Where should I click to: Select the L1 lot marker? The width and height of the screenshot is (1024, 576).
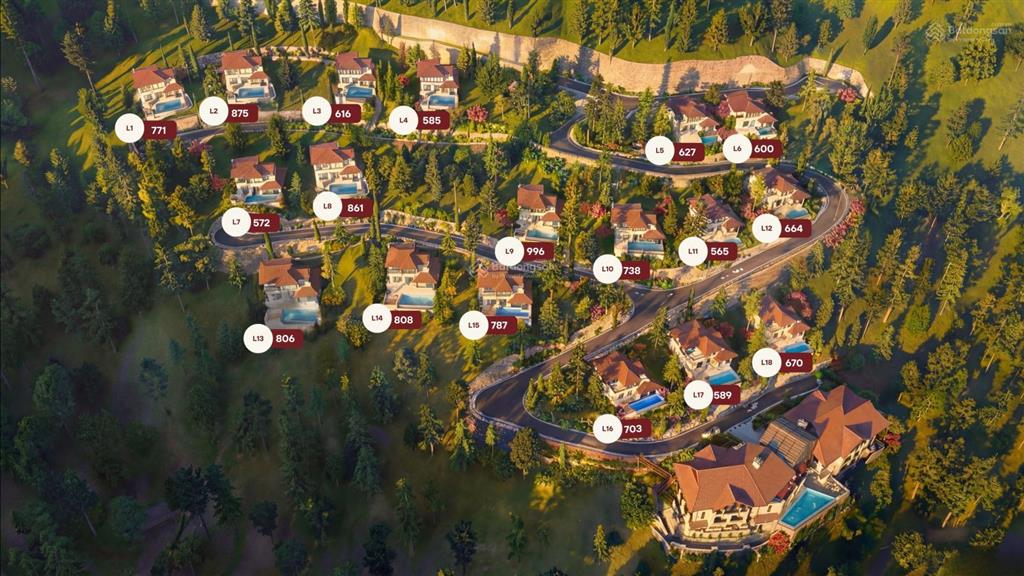[130, 128]
